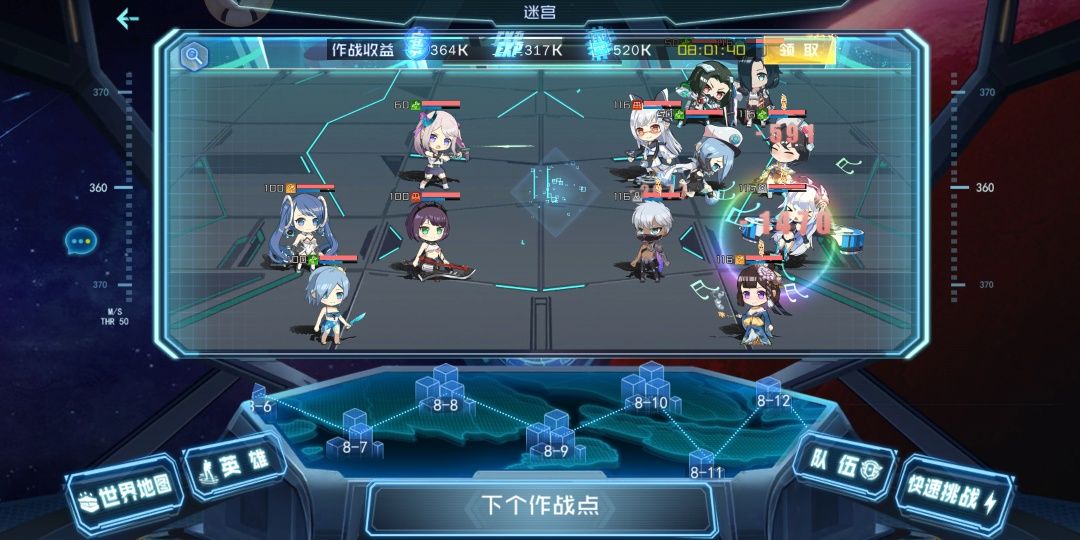This screenshot has width=1080, height=540.
Task: Open the chat bubble icon
Action: tap(80, 241)
